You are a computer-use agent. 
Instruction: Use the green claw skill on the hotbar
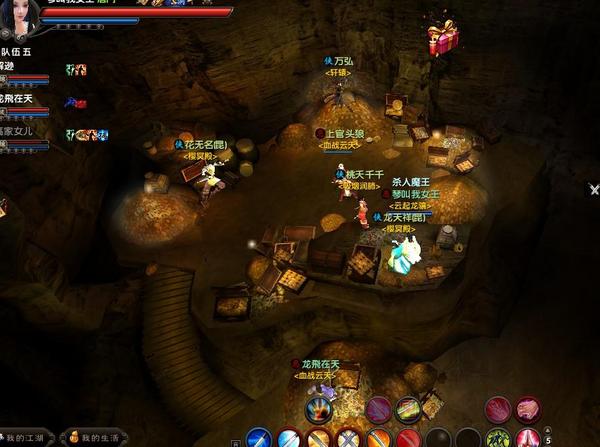click(497, 438)
